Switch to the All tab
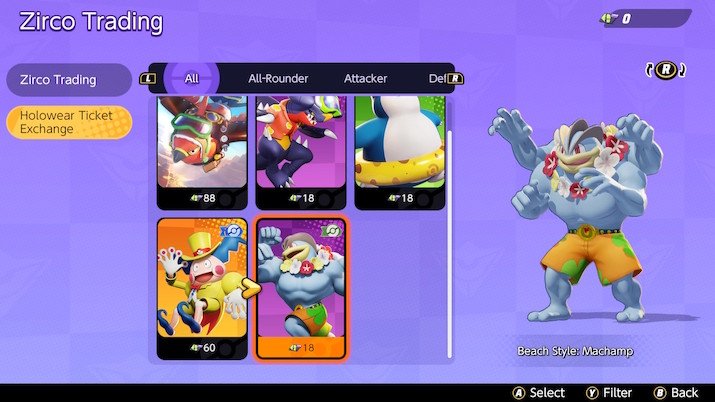The height and width of the screenshot is (402, 715). click(x=192, y=78)
